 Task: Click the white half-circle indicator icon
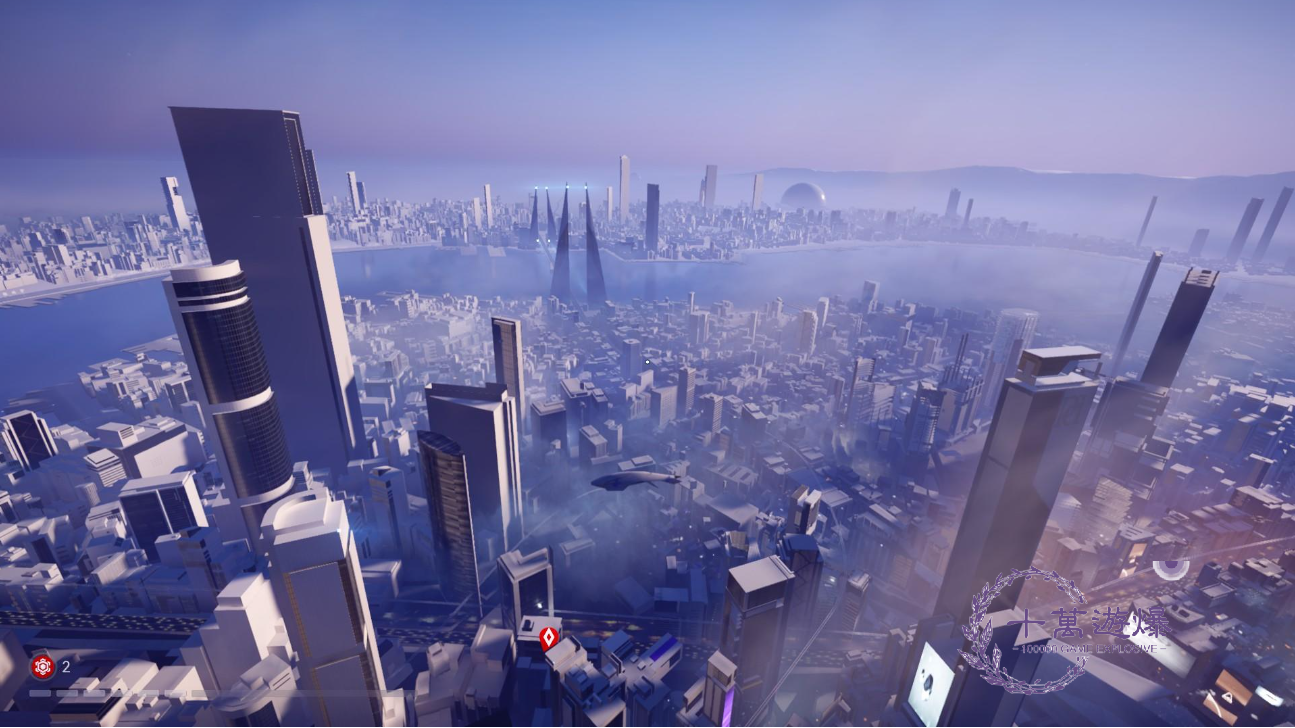click(x=1170, y=569)
